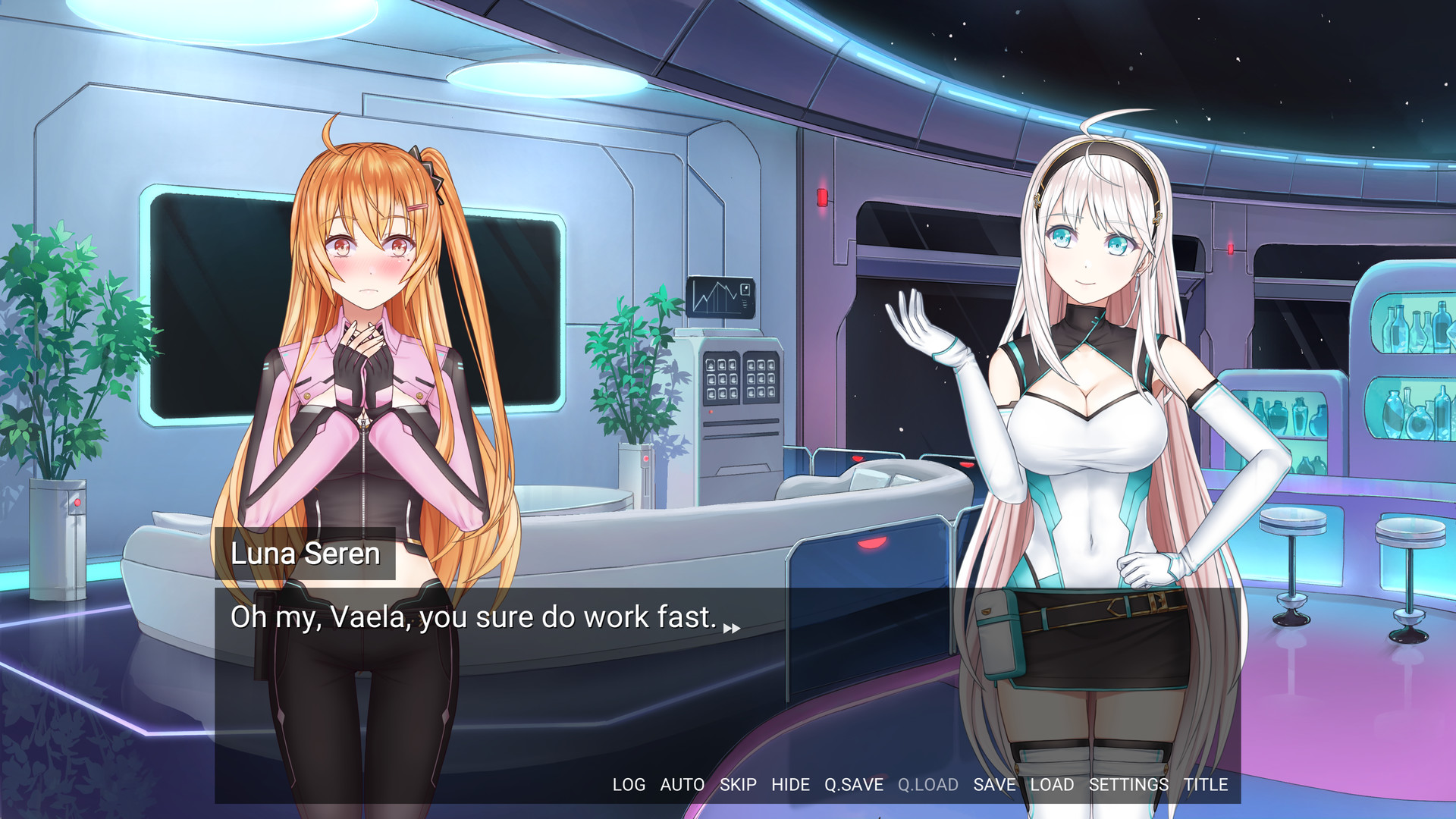Enable AUTO-read mode
The image size is (1456, 819).
[683, 785]
